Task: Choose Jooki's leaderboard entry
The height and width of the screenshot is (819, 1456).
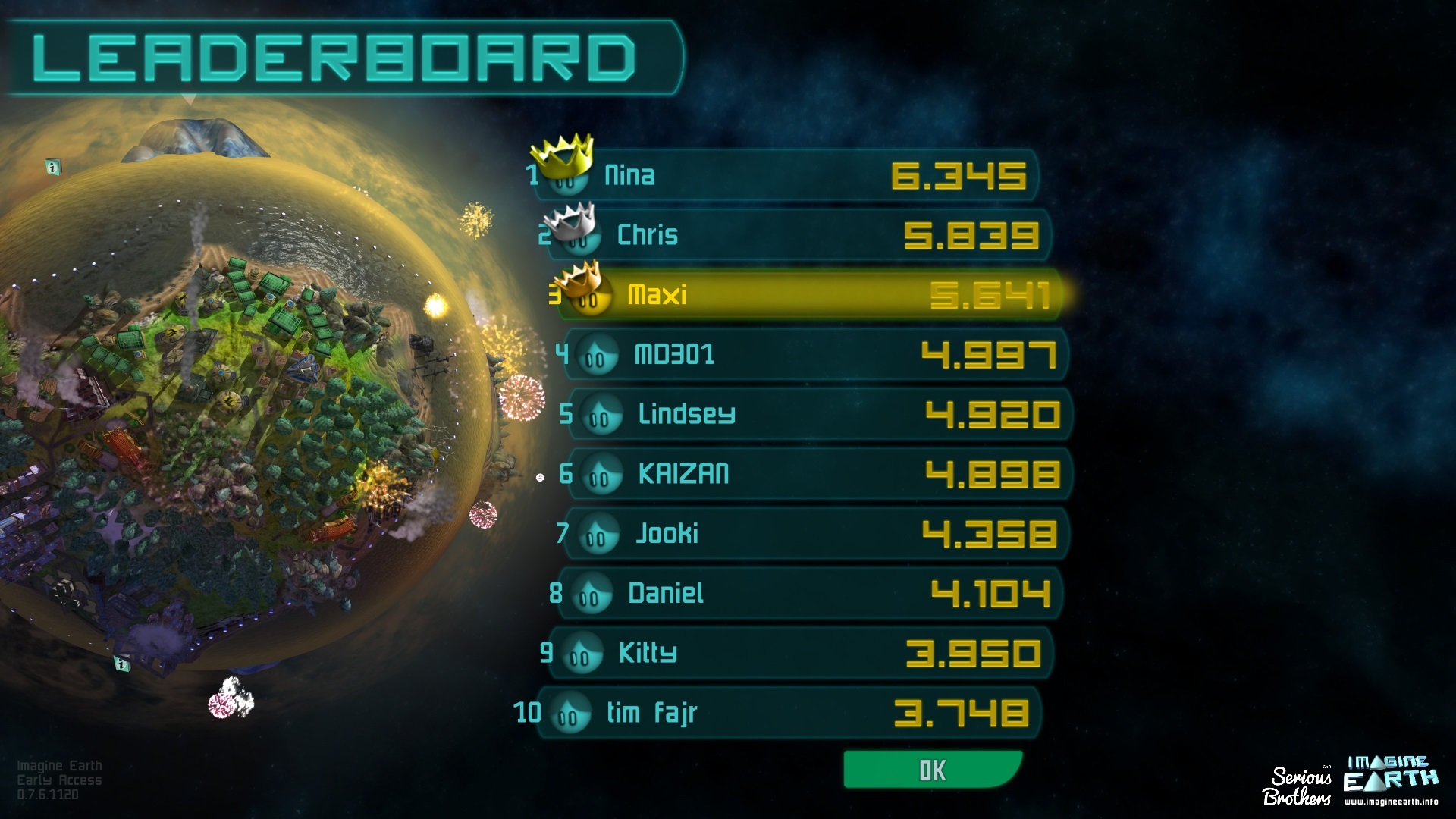Action: click(x=815, y=534)
